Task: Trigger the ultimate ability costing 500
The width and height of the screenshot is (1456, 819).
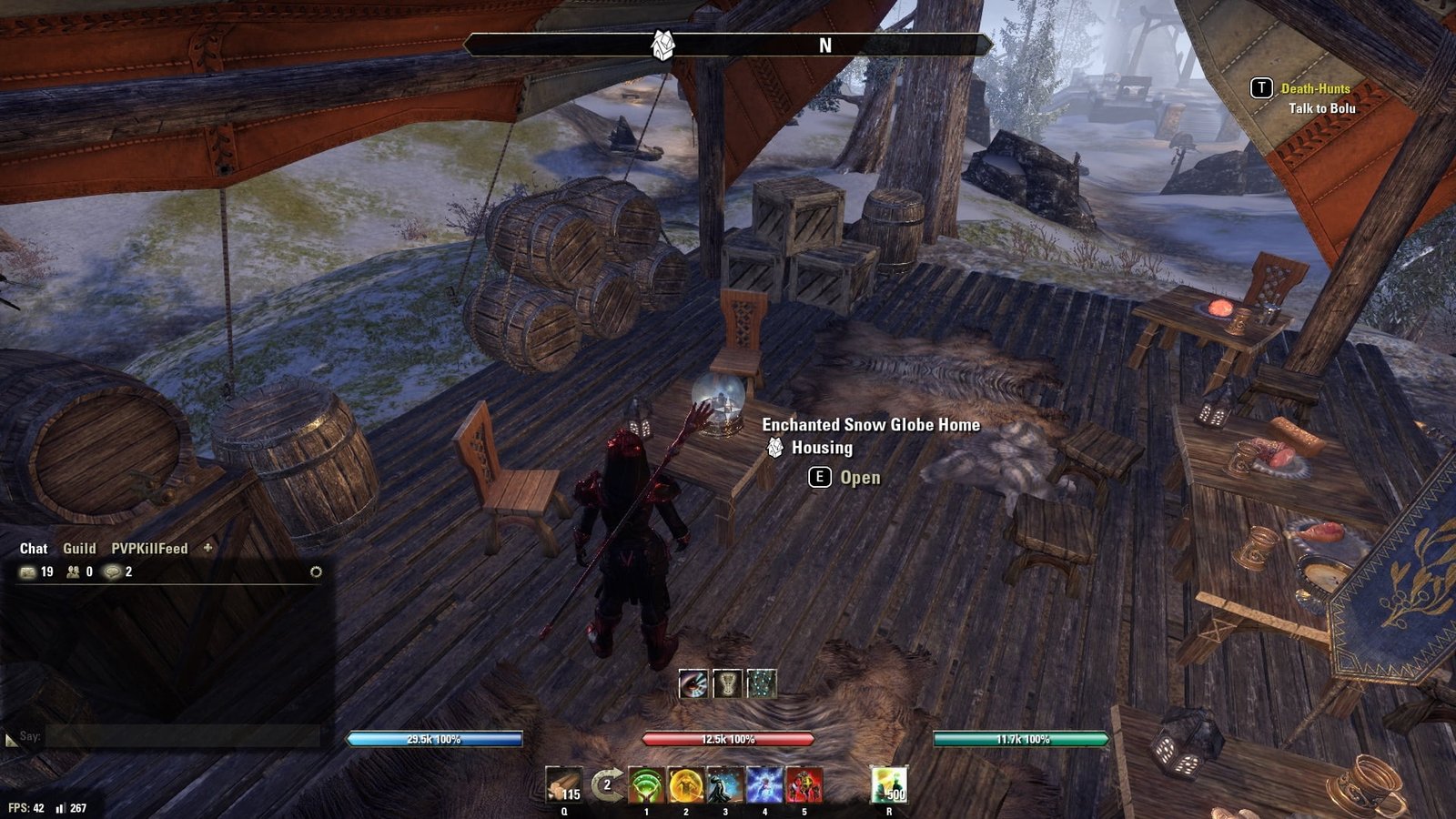Action: 889,784
